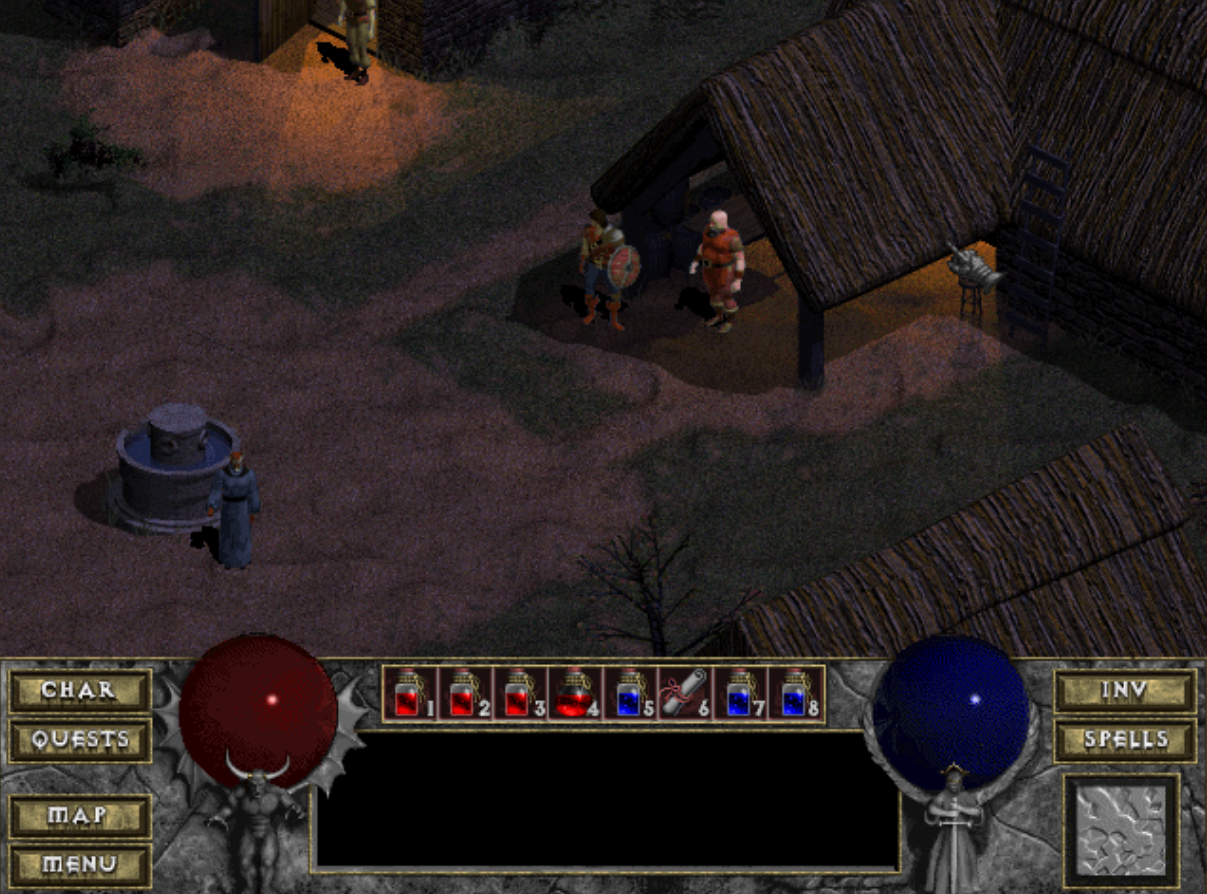Use the healing potion in belt slot 1
This screenshot has height=894, width=1207.
pos(410,693)
